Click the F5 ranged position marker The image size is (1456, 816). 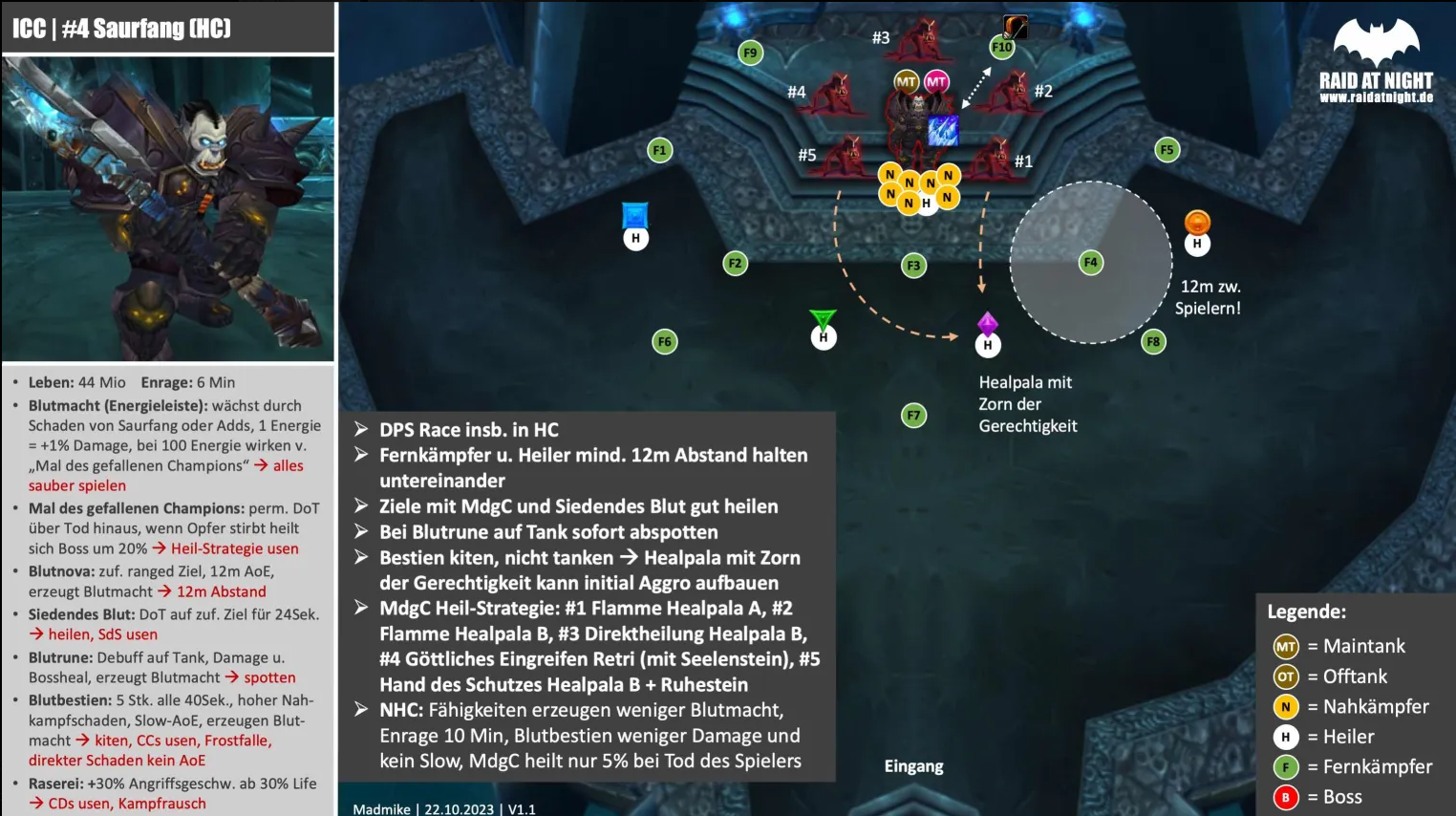[x=1167, y=150]
